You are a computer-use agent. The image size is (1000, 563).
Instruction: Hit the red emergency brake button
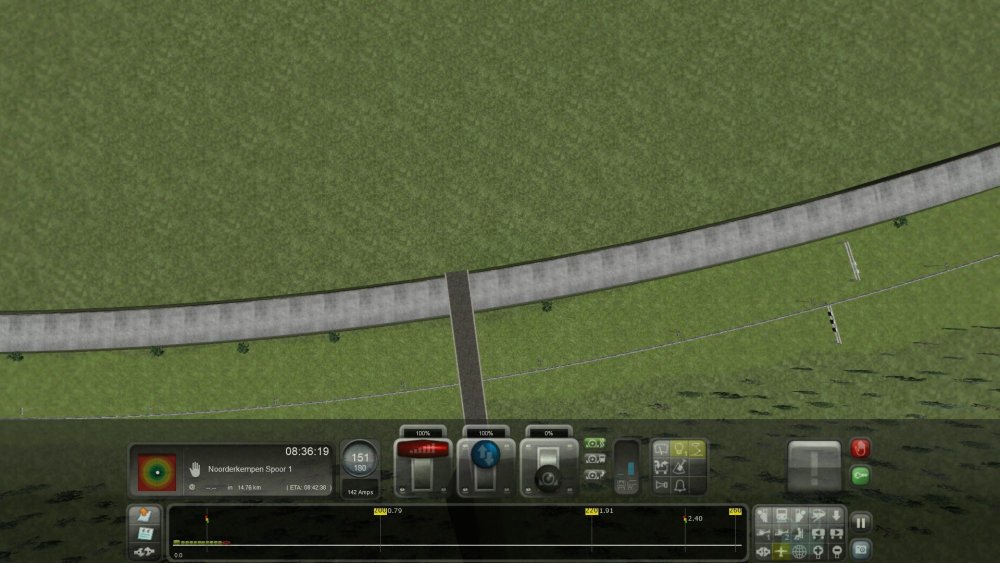coord(860,449)
